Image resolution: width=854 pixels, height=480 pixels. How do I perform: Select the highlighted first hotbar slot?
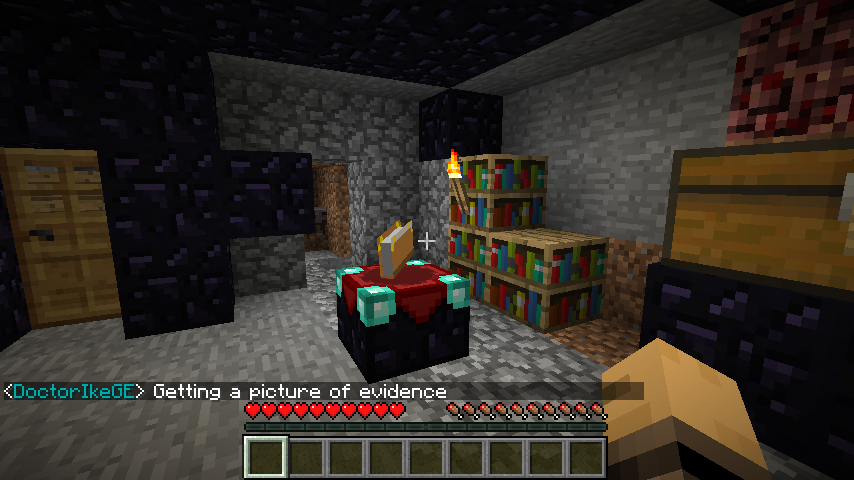266,457
